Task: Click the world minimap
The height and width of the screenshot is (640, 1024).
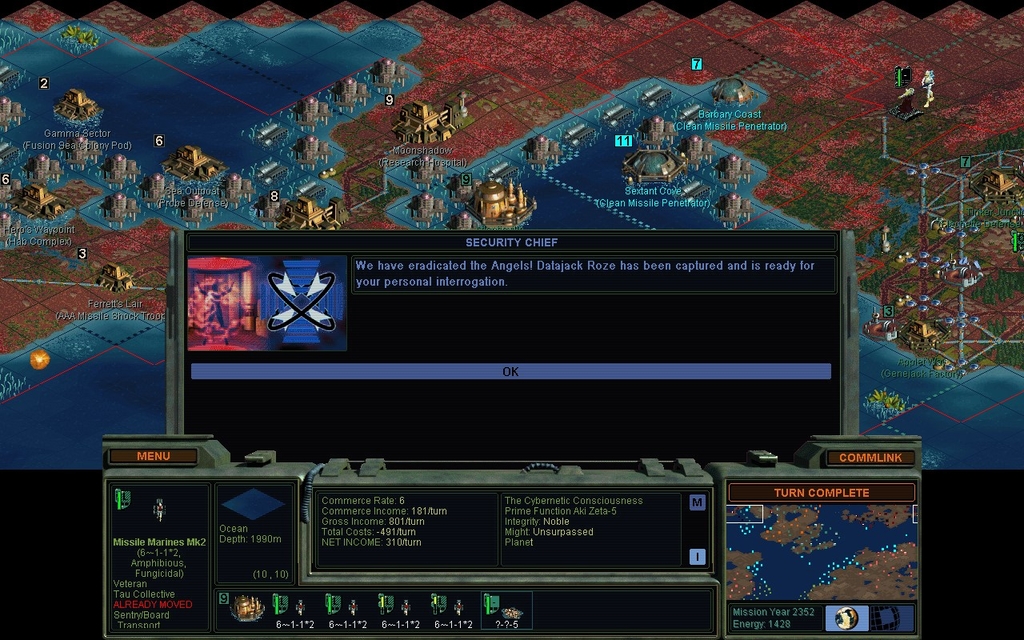Action: click(x=821, y=552)
